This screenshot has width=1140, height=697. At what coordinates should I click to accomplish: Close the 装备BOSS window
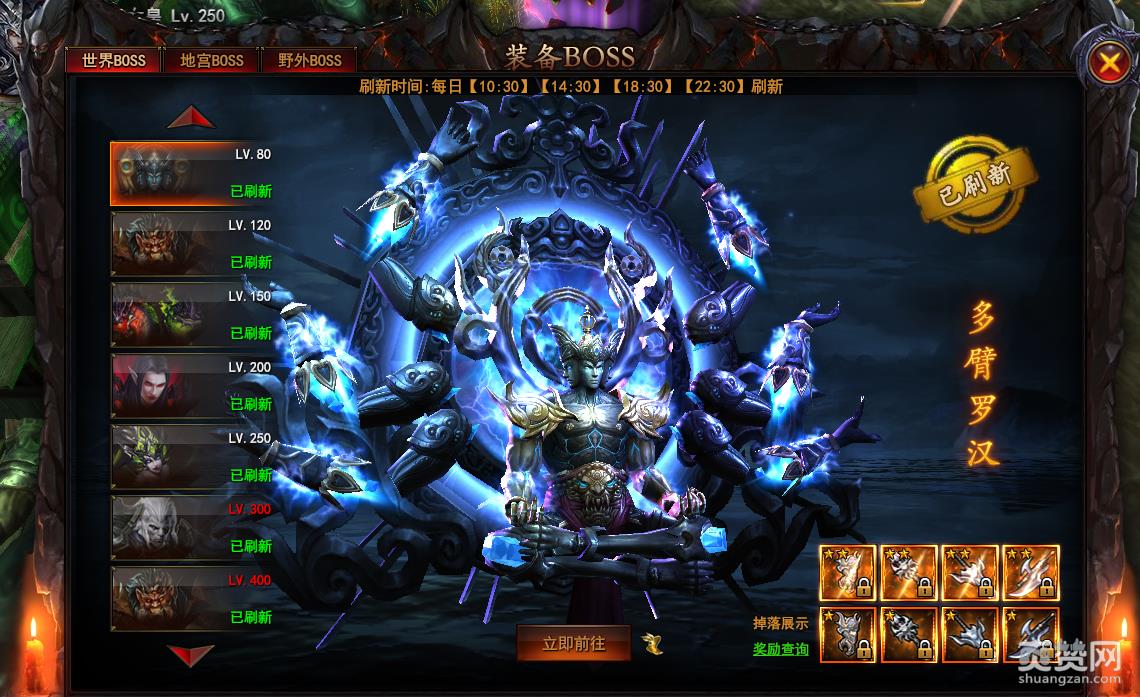click(1109, 65)
